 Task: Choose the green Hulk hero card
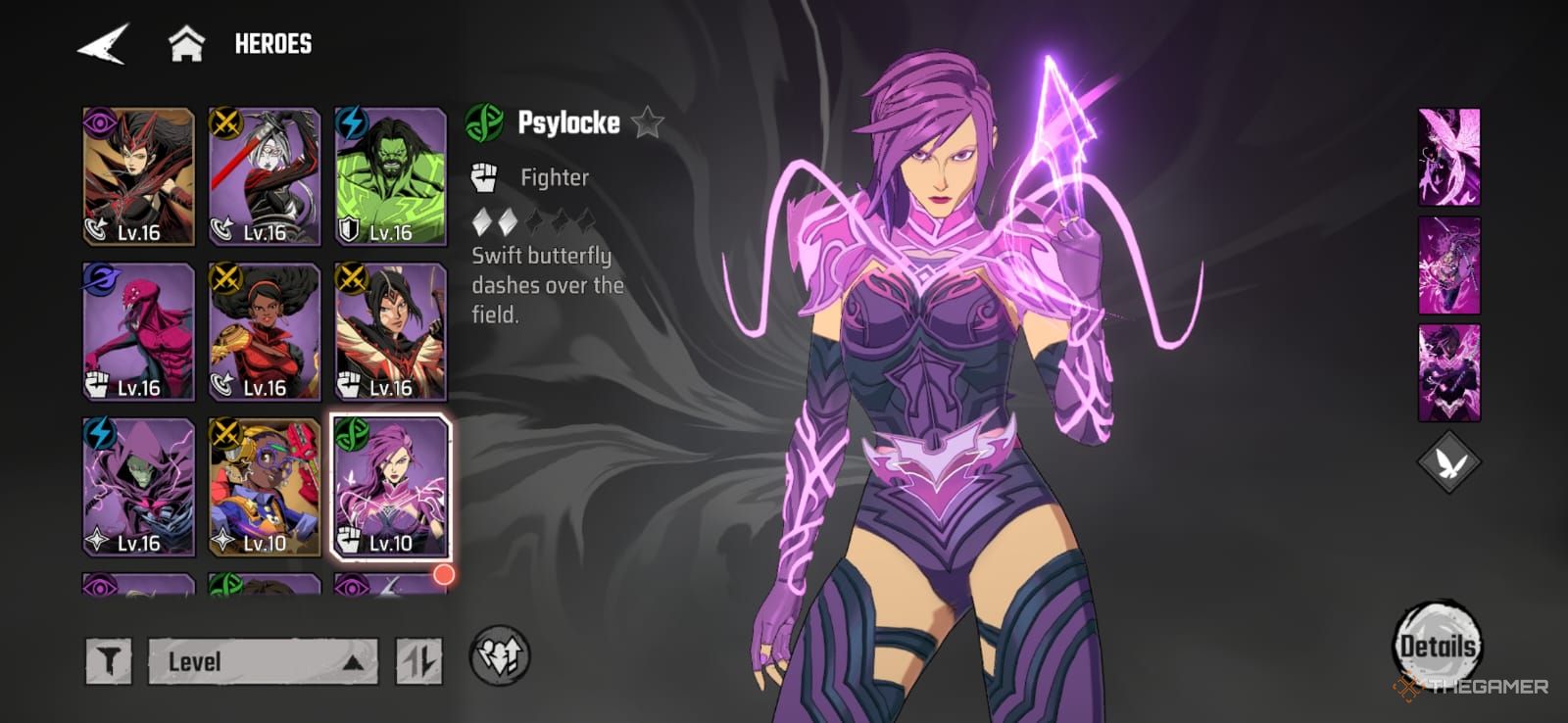391,176
